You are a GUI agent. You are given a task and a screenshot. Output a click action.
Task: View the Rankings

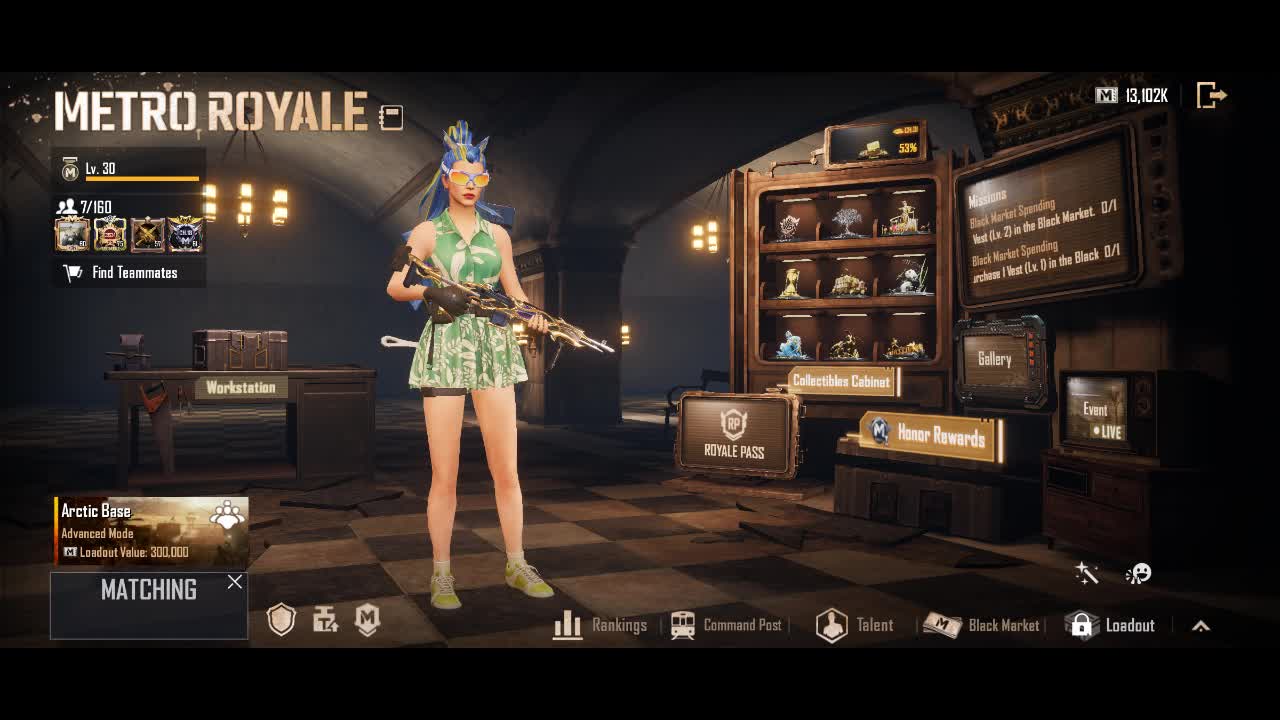600,625
